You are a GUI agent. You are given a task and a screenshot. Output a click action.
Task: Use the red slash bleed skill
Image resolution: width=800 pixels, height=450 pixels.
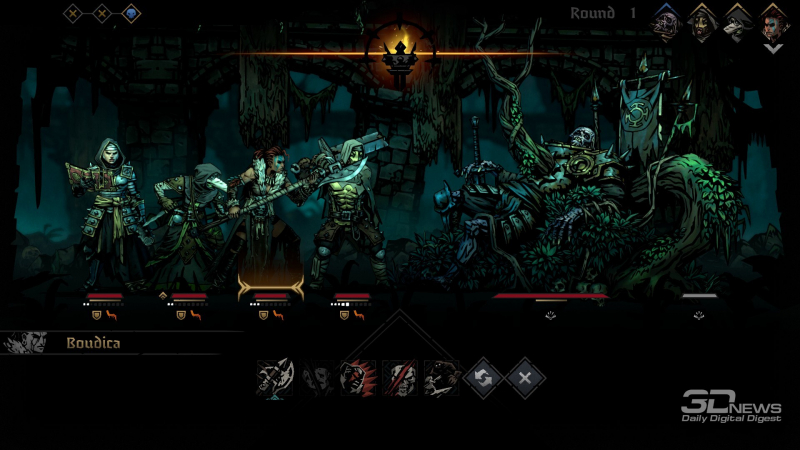[x=400, y=378]
